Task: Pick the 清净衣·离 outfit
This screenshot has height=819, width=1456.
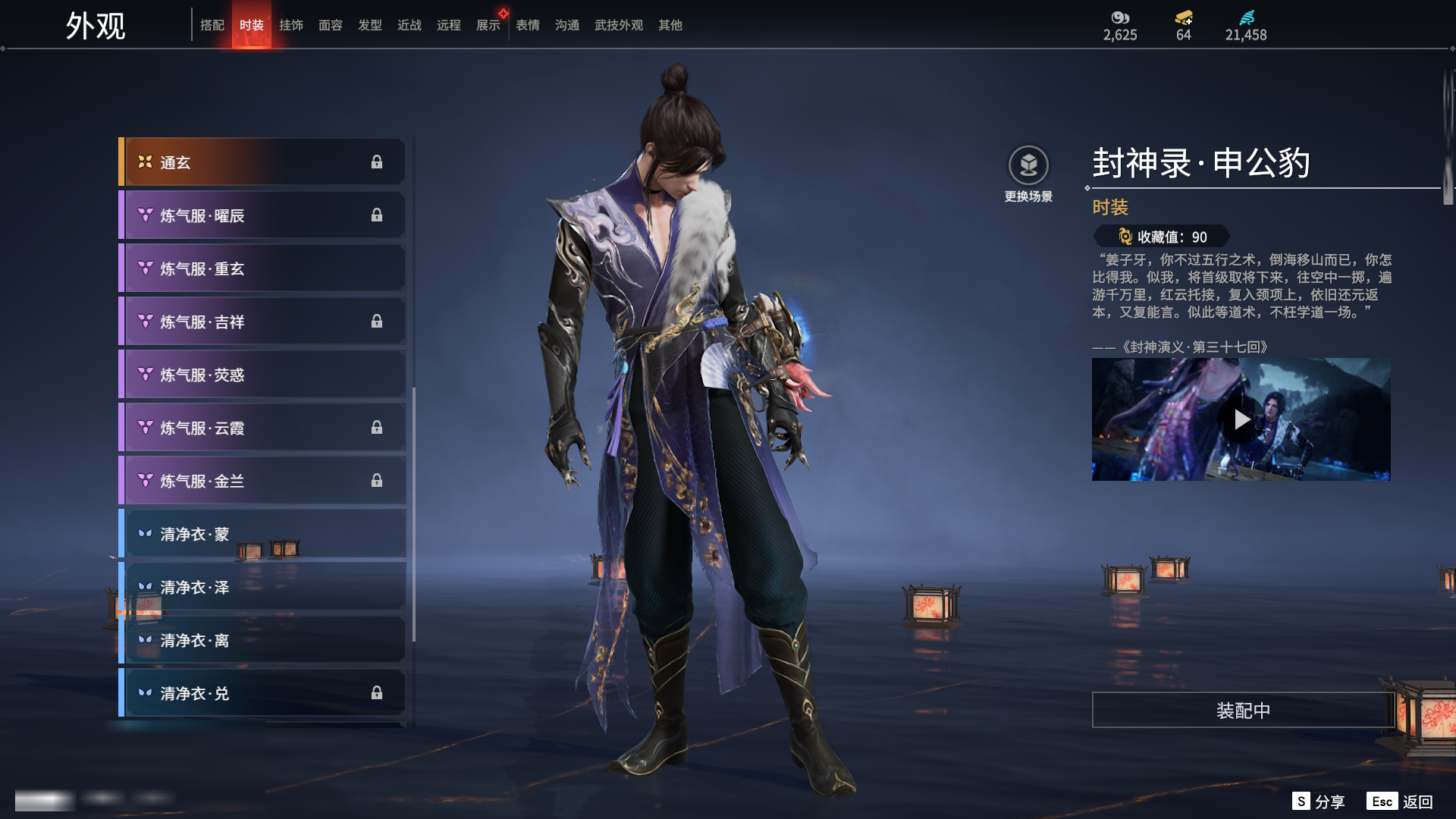Action: tap(262, 640)
